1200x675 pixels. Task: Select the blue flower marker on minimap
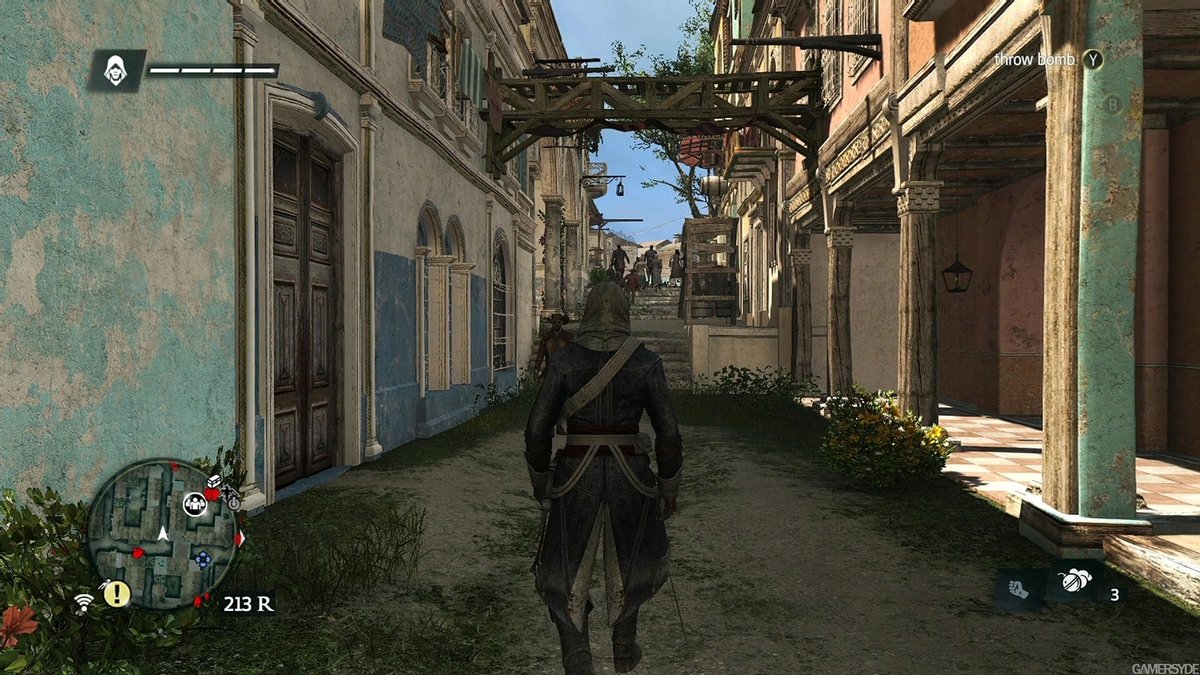coord(203,559)
